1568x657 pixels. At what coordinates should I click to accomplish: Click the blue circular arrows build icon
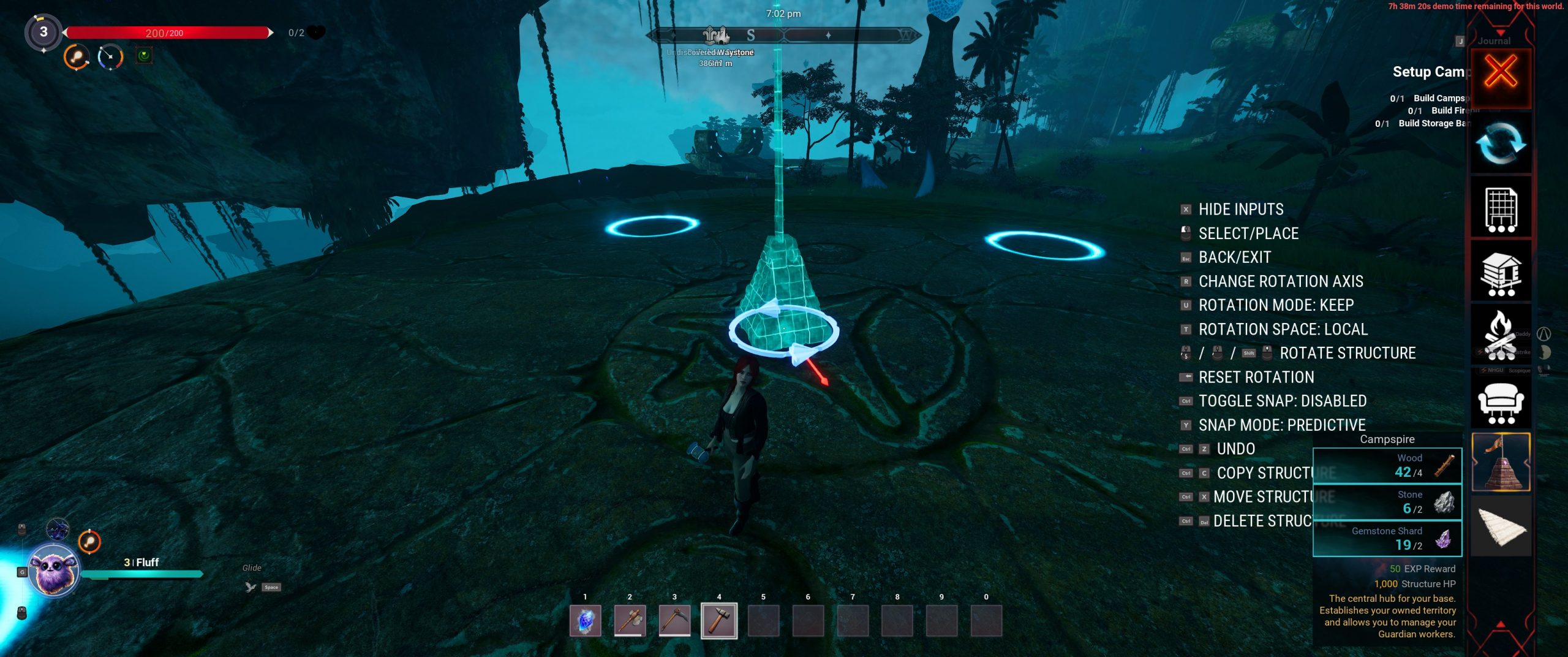pyautogui.click(x=1501, y=144)
